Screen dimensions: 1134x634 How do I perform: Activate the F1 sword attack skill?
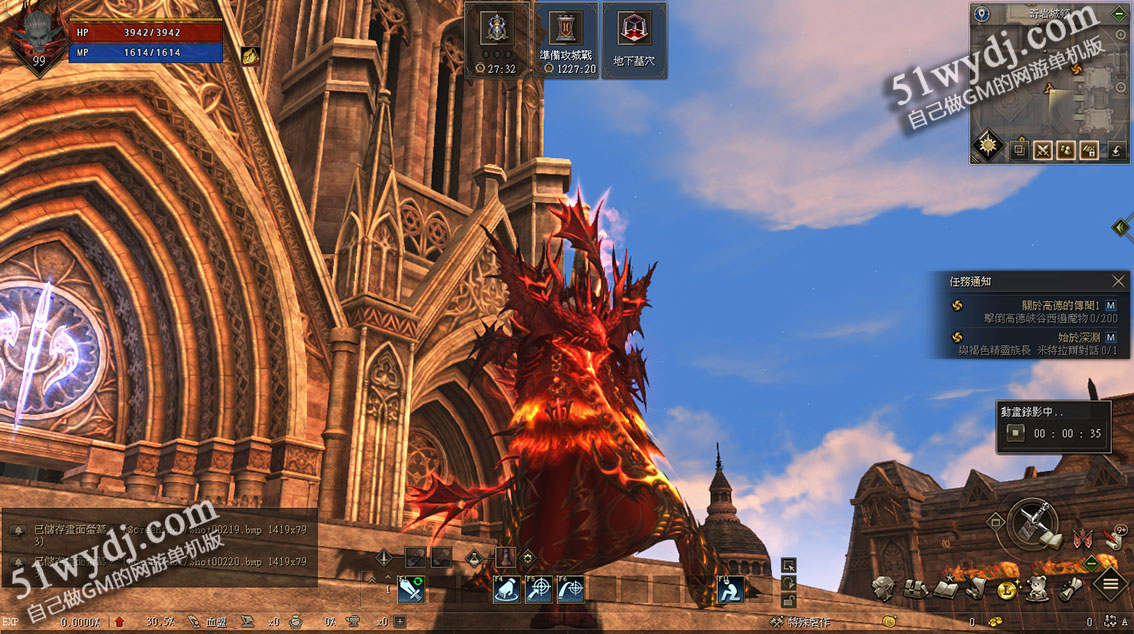413,590
